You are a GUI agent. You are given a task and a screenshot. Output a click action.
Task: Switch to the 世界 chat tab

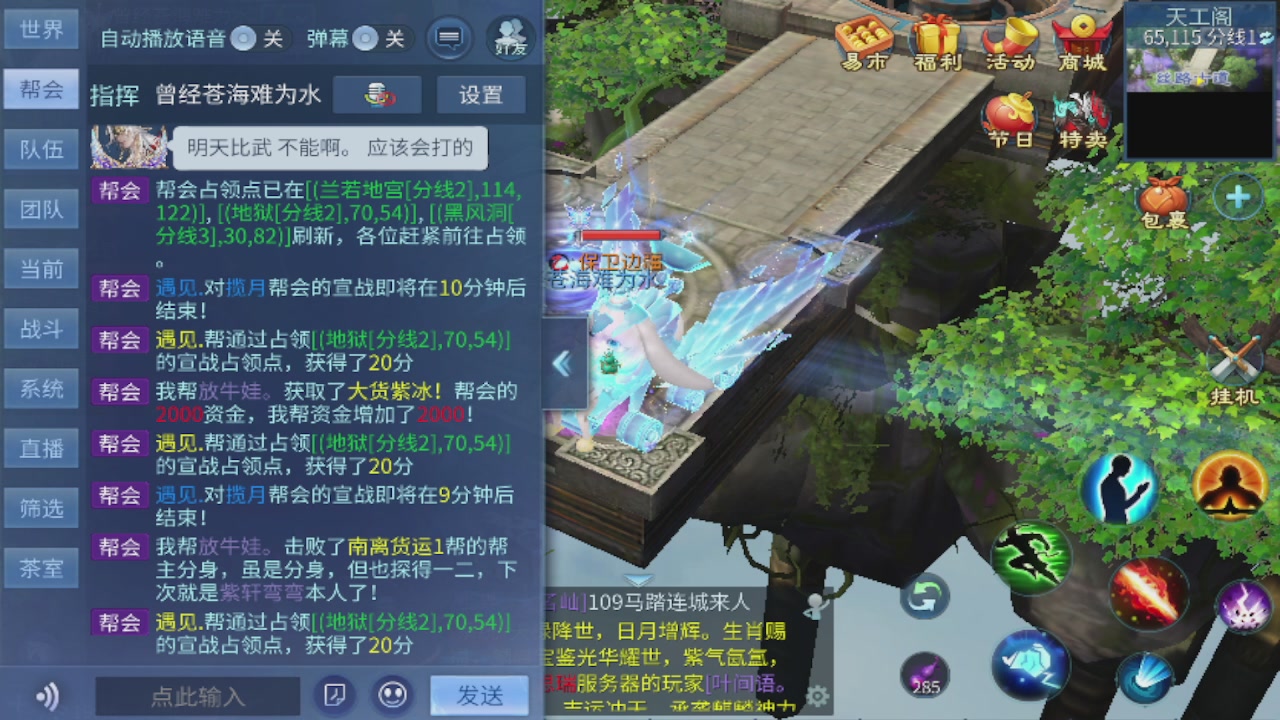(41, 29)
